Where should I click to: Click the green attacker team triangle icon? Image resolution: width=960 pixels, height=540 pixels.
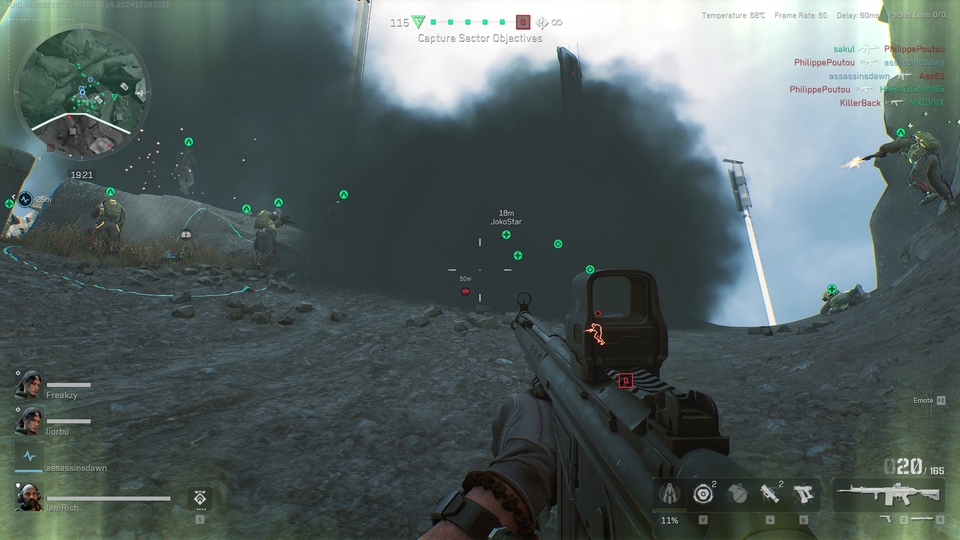pyautogui.click(x=419, y=22)
